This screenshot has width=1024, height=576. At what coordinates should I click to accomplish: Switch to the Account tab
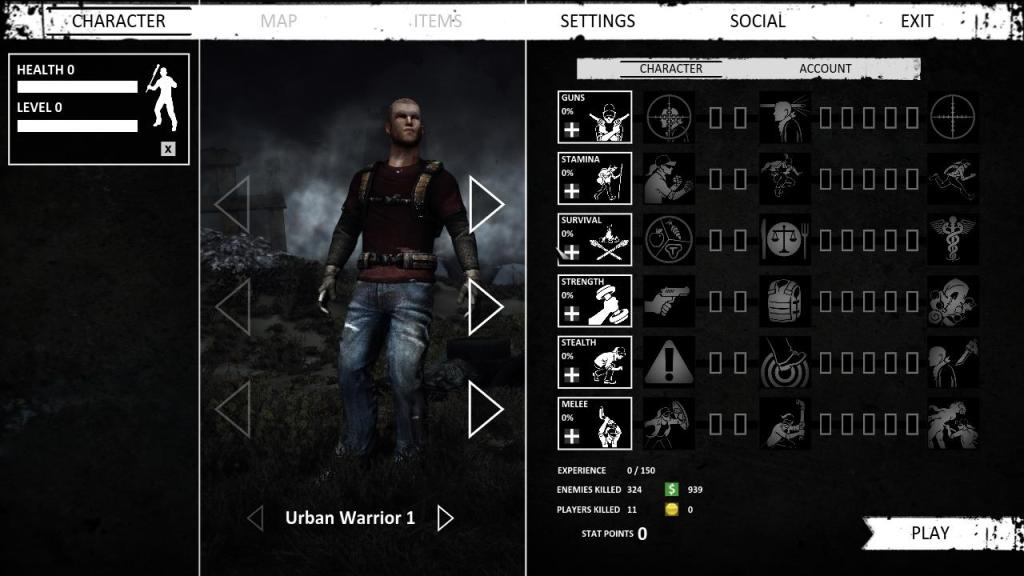click(825, 69)
